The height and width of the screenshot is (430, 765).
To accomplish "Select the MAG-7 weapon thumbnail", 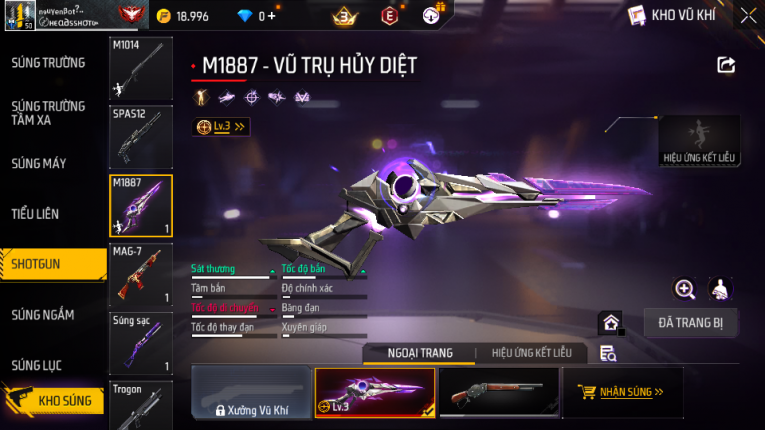I will 140,273.
